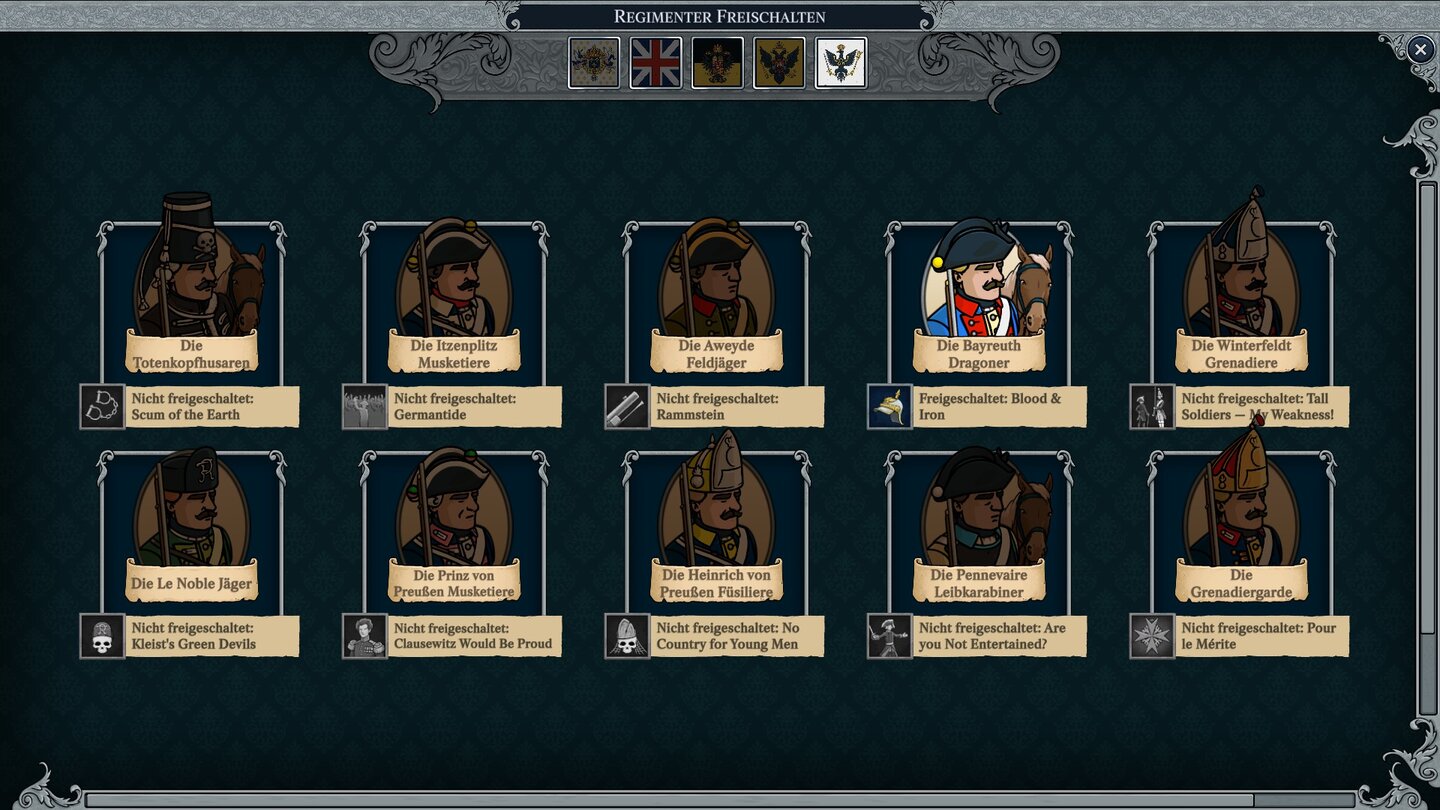
Task: Select the fencer icon for Are you Not Entertained?
Action: point(890,636)
